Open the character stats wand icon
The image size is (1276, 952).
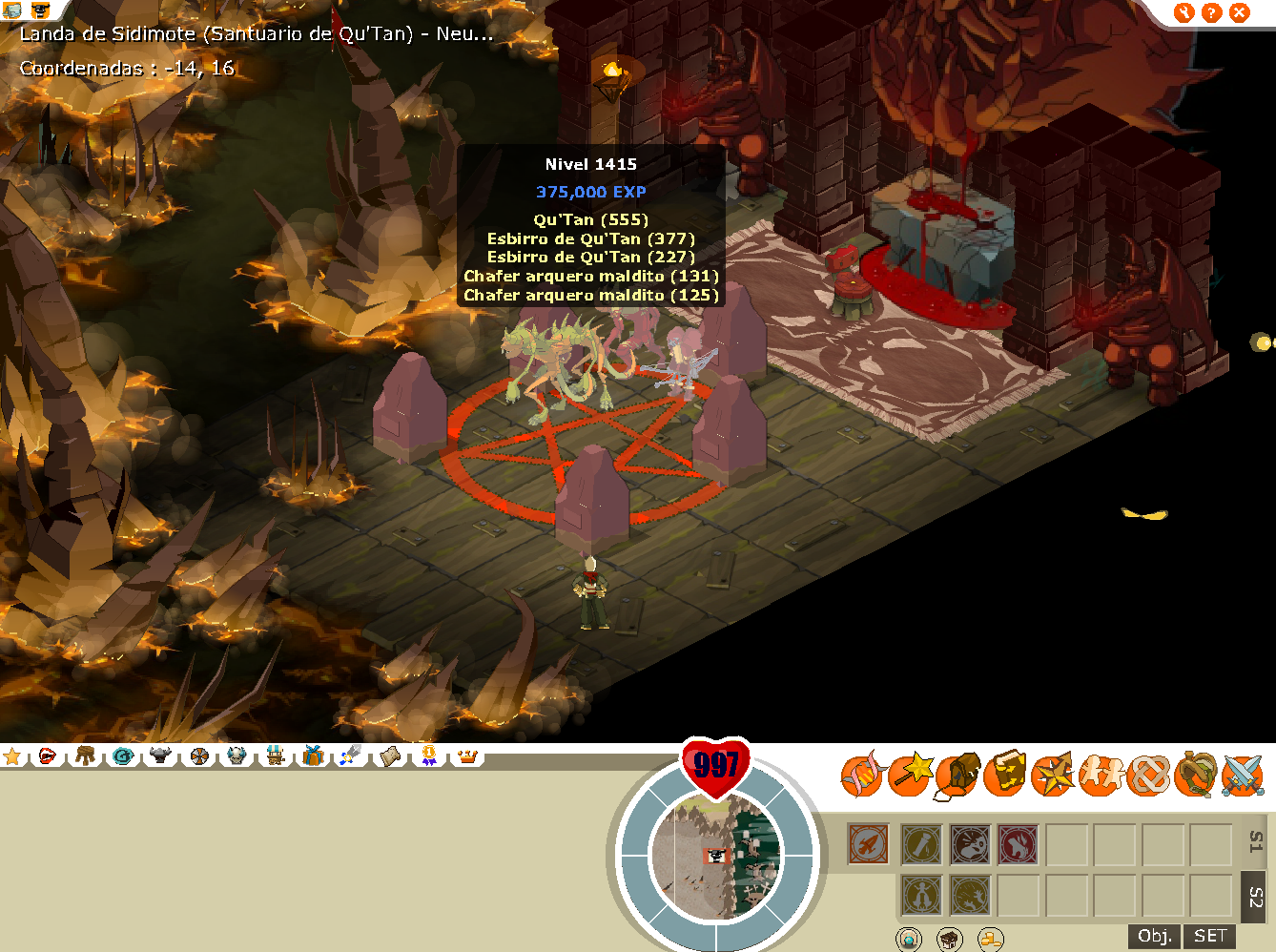click(911, 774)
